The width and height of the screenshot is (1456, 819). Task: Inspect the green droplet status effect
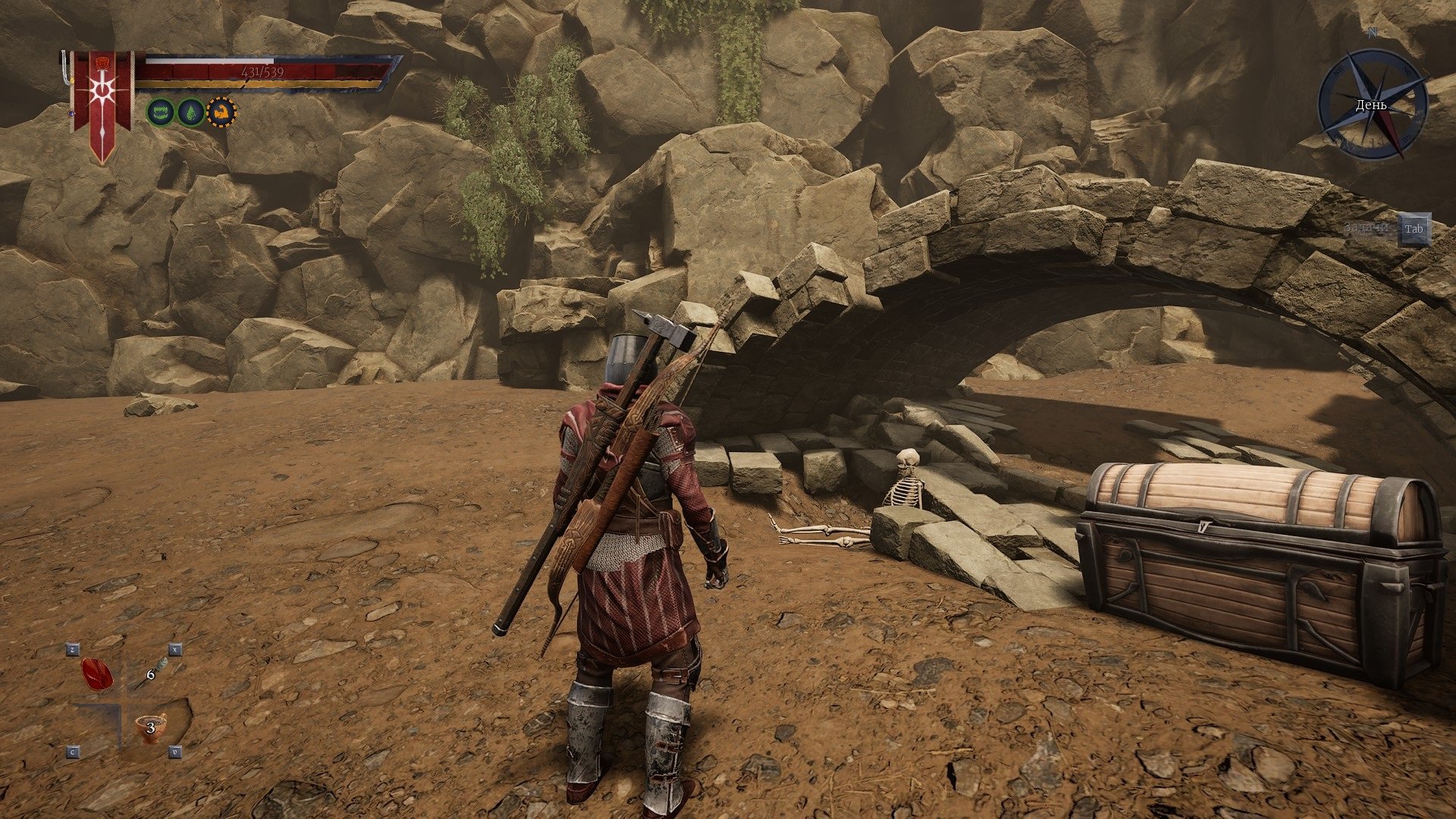[190, 112]
